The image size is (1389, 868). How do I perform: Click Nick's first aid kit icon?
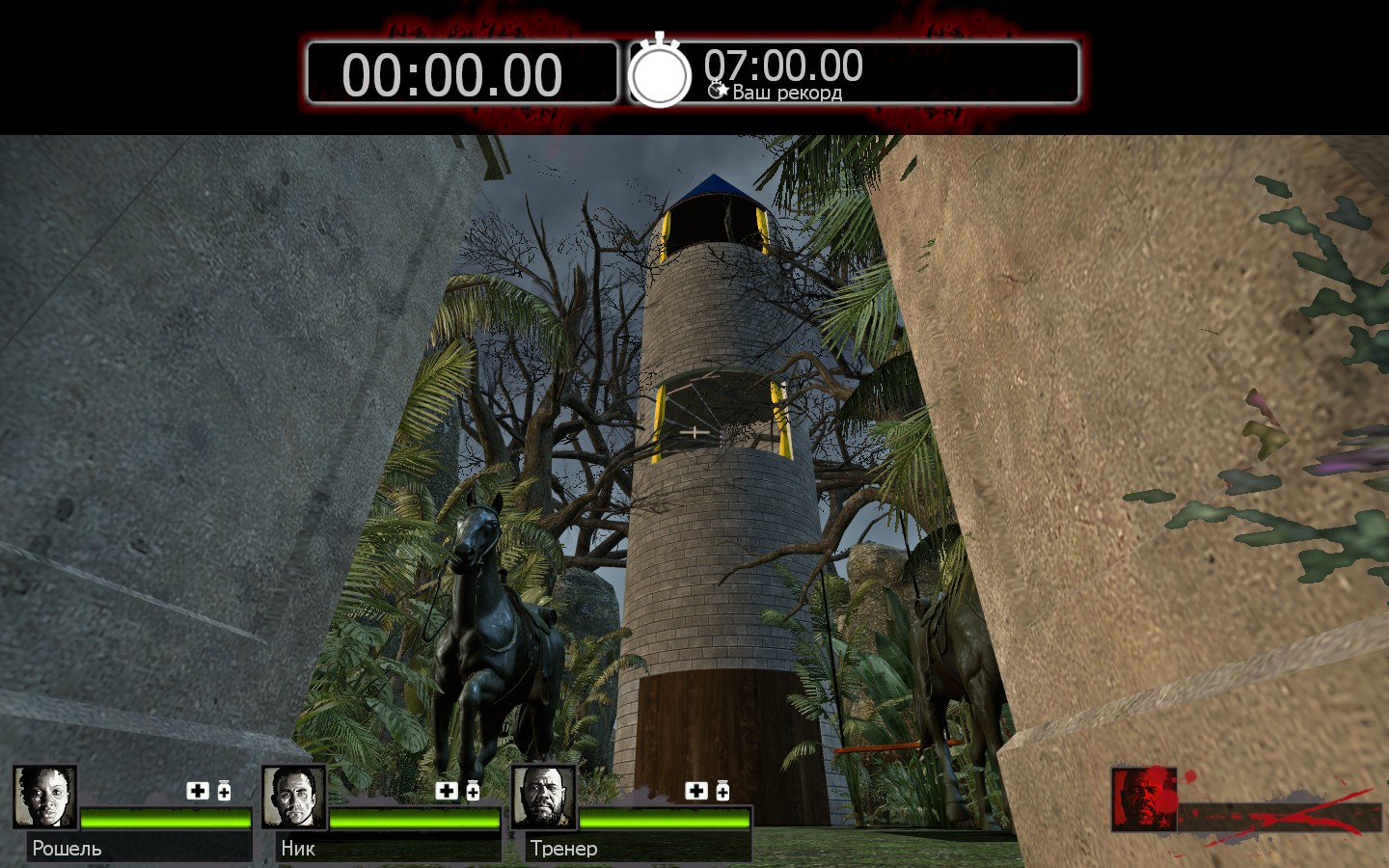447,791
